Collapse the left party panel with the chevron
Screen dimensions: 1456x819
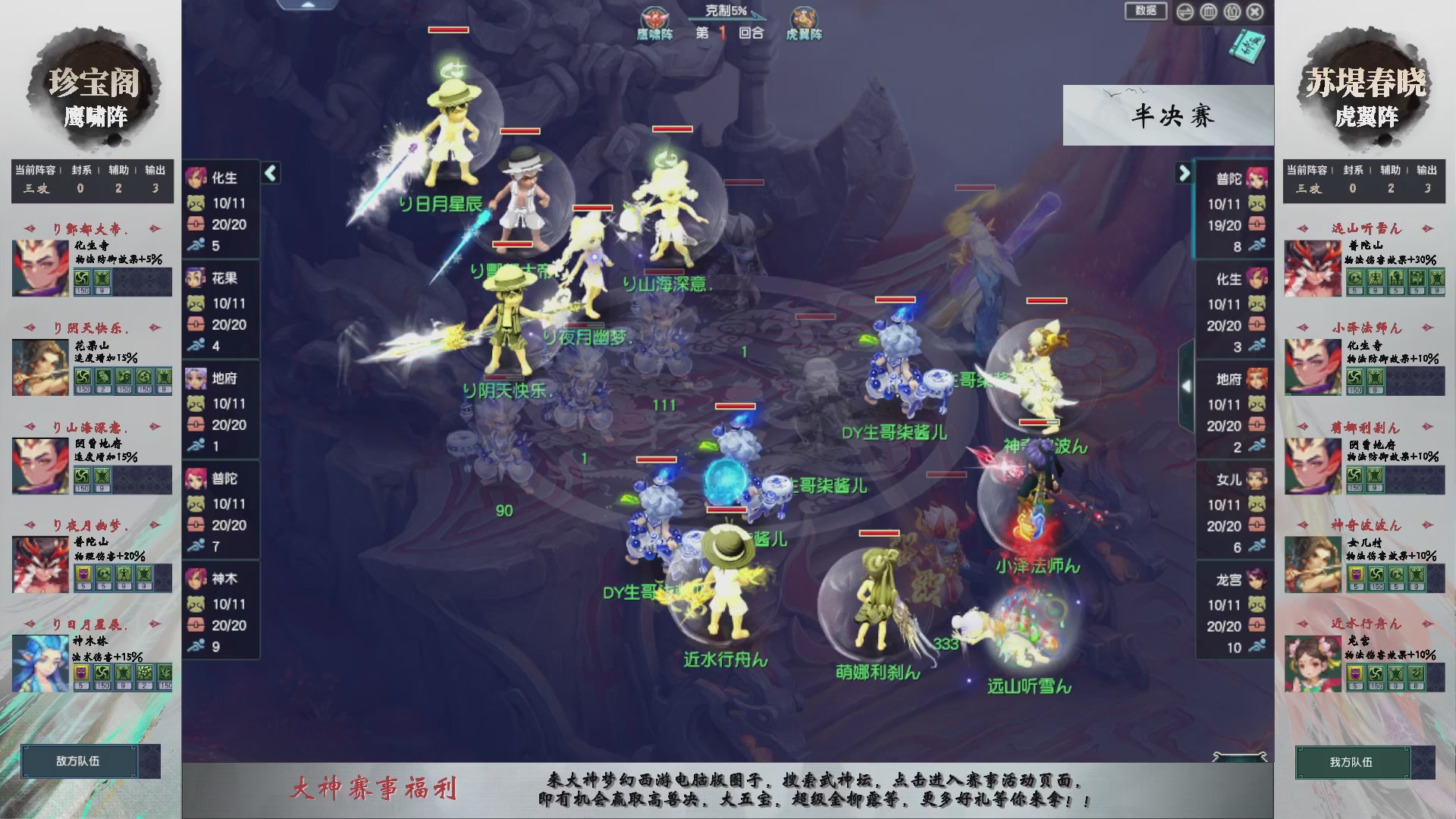269,173
